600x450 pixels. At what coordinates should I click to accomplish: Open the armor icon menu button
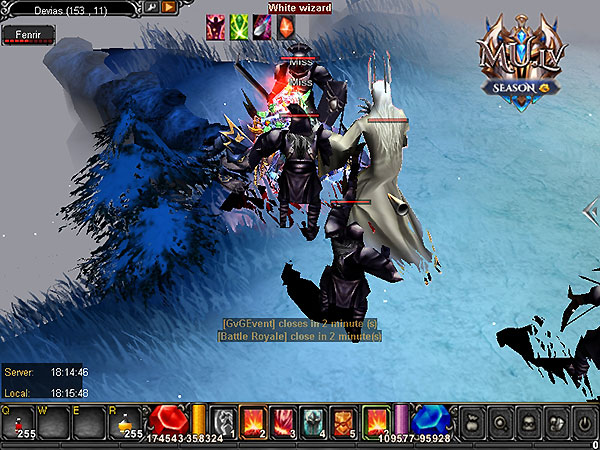click(x=557, y=420)
